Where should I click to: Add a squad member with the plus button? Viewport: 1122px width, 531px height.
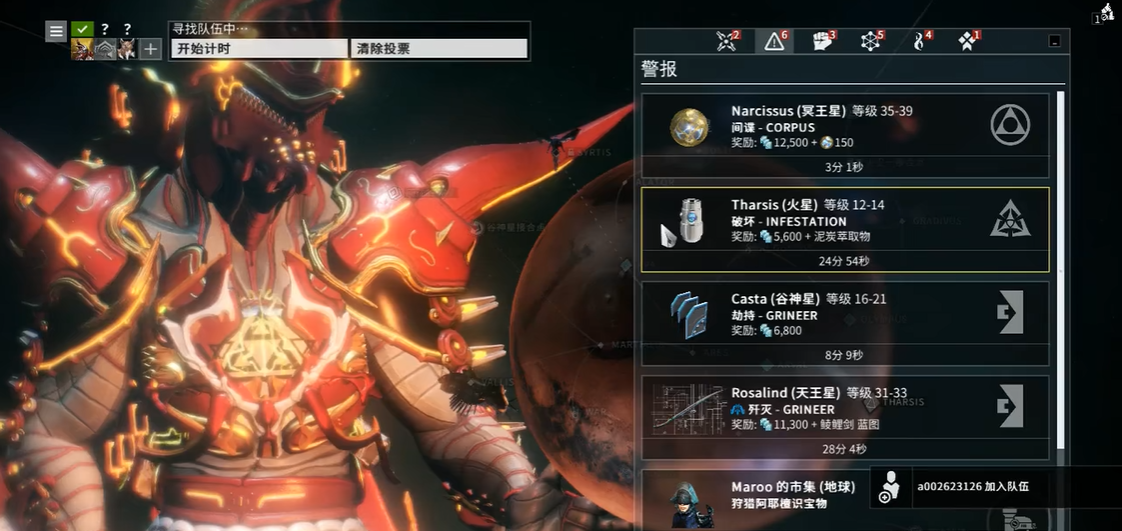click(150, 50)
